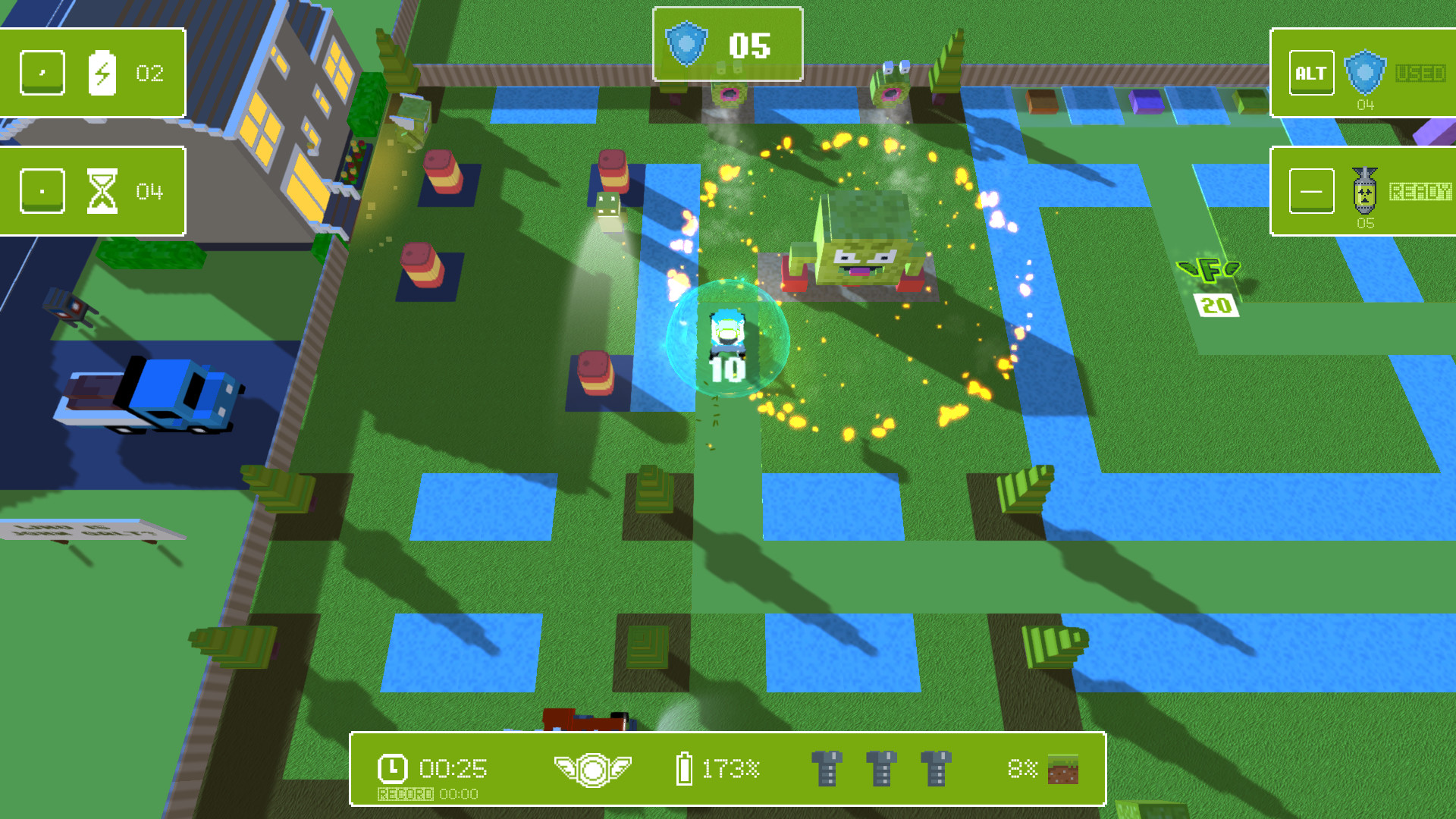Viewport: 1456px width, 819px height.
Task: Select the battery energy icon showing 02
Action: [x=104, y=72]
